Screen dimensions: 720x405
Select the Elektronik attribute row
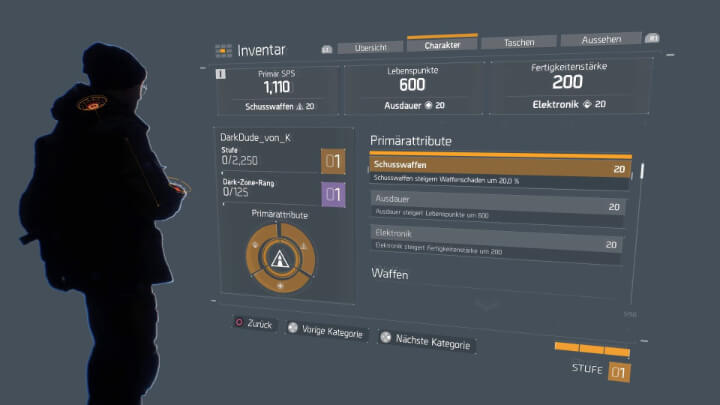(495, 243)
